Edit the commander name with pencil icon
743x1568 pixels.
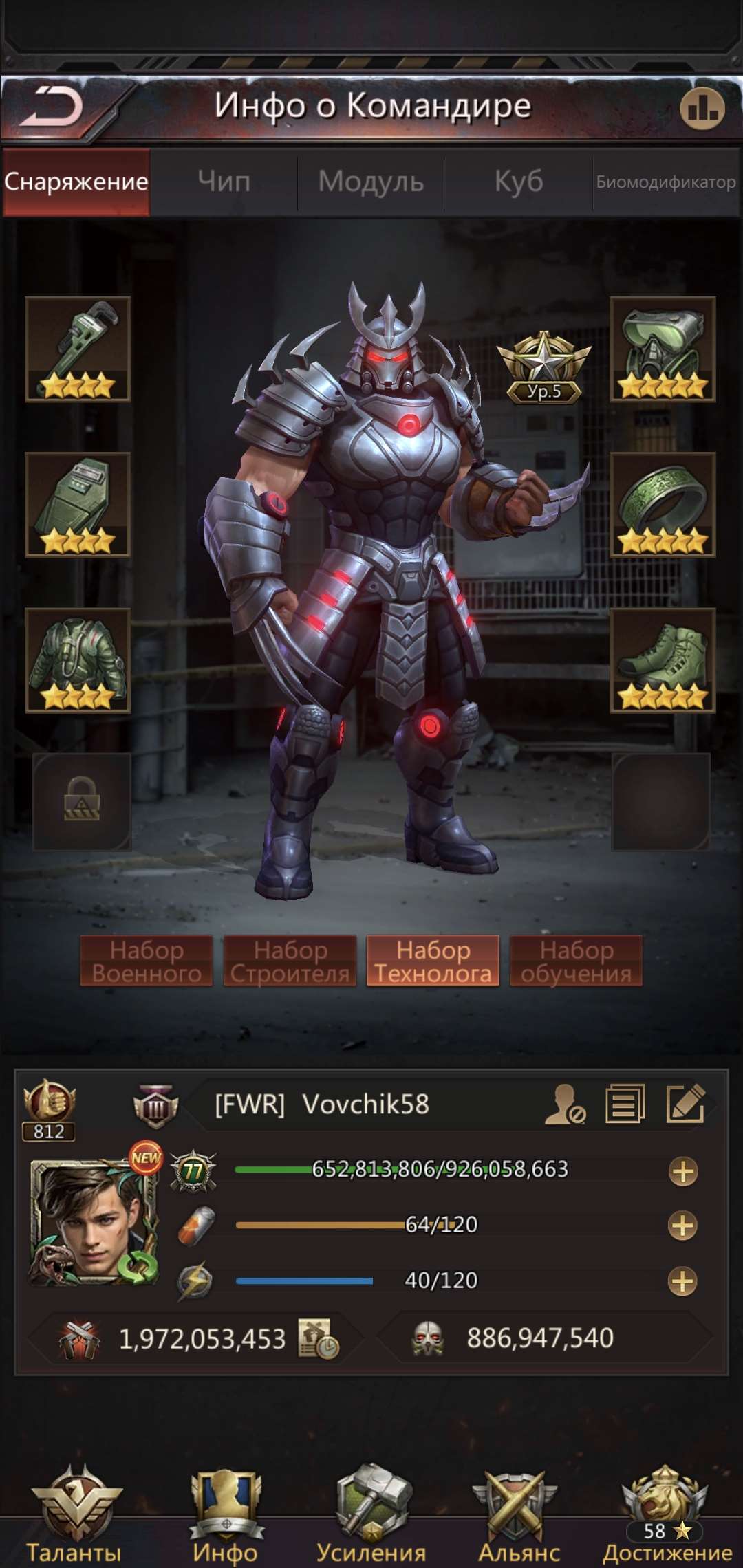pyautogui.click(x=685, y=1104)
